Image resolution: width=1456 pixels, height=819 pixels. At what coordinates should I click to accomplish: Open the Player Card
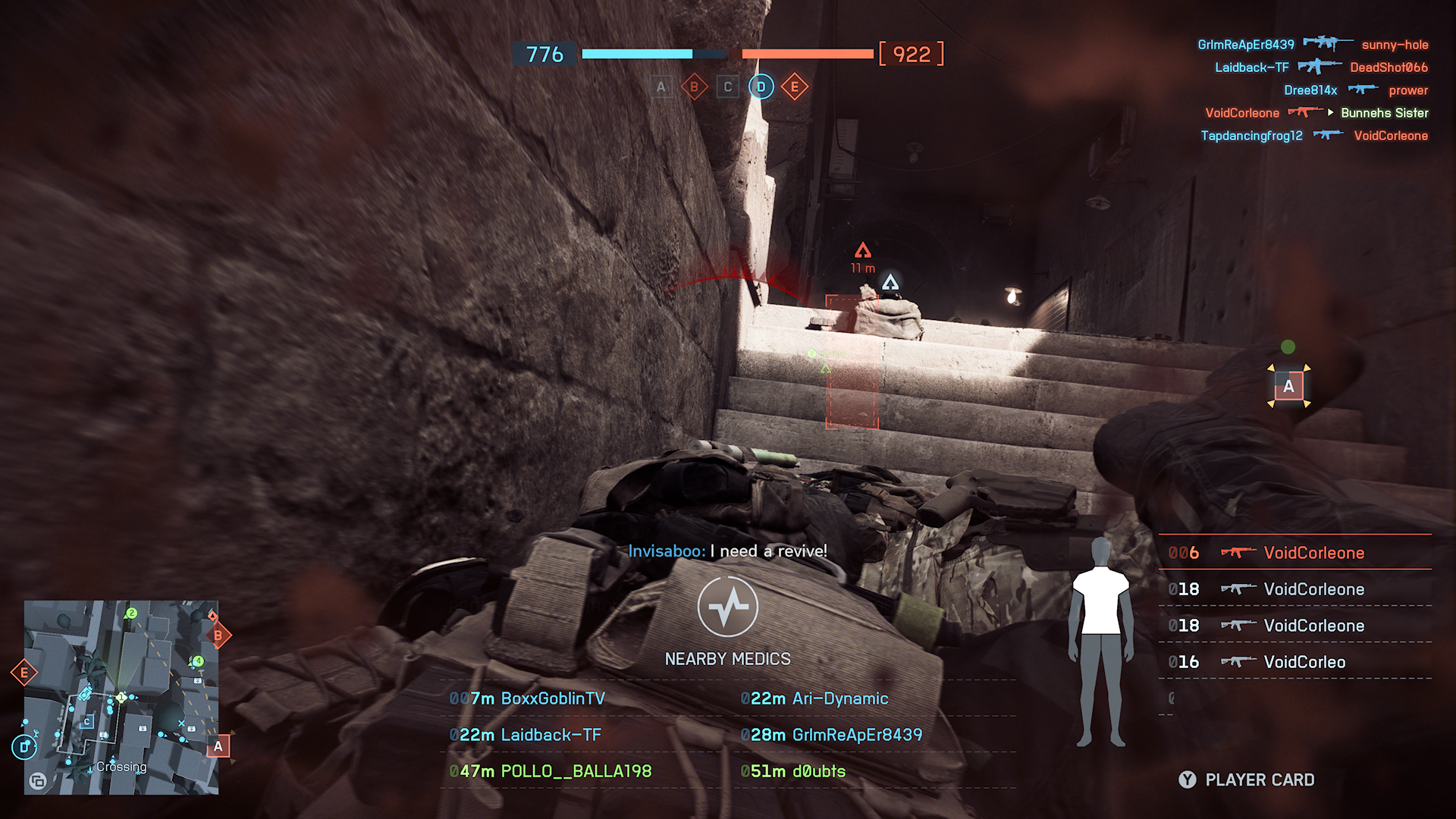[x=1247, y=780]
